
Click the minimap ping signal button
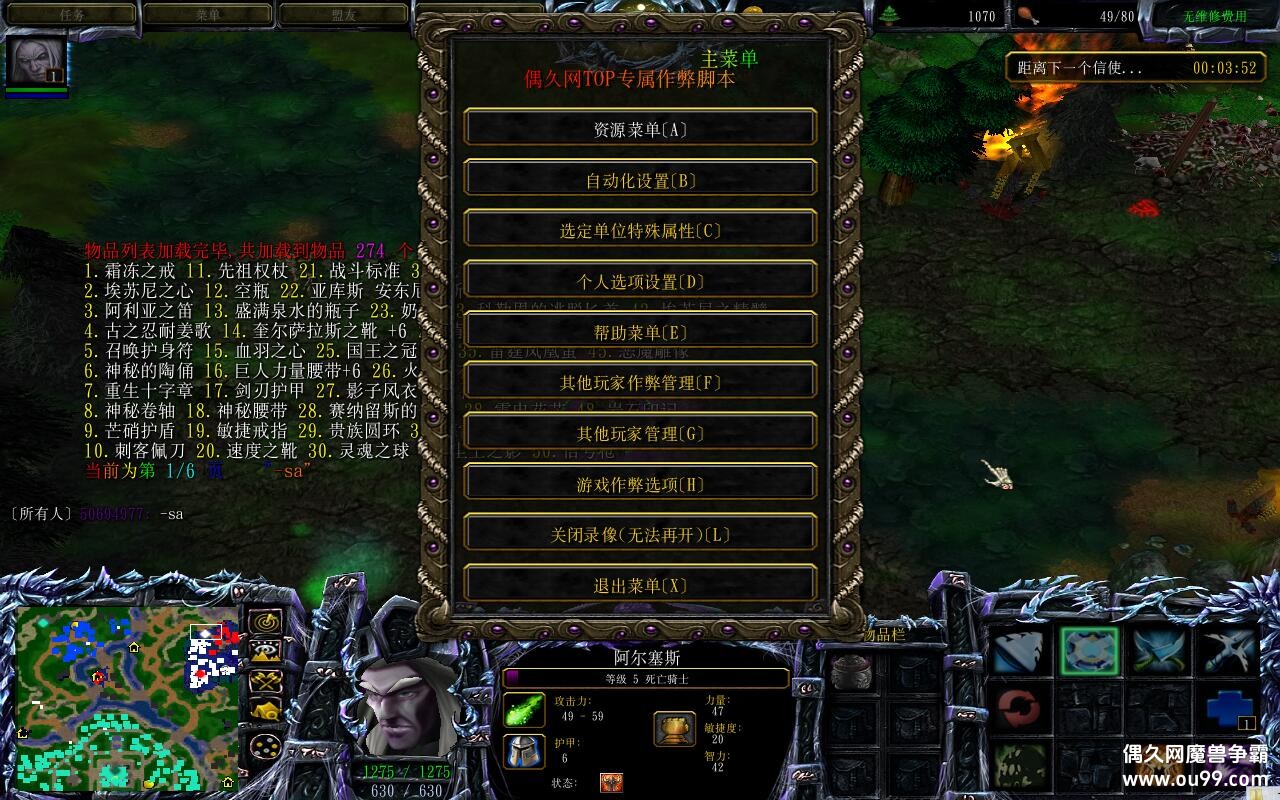coord(265,622)
